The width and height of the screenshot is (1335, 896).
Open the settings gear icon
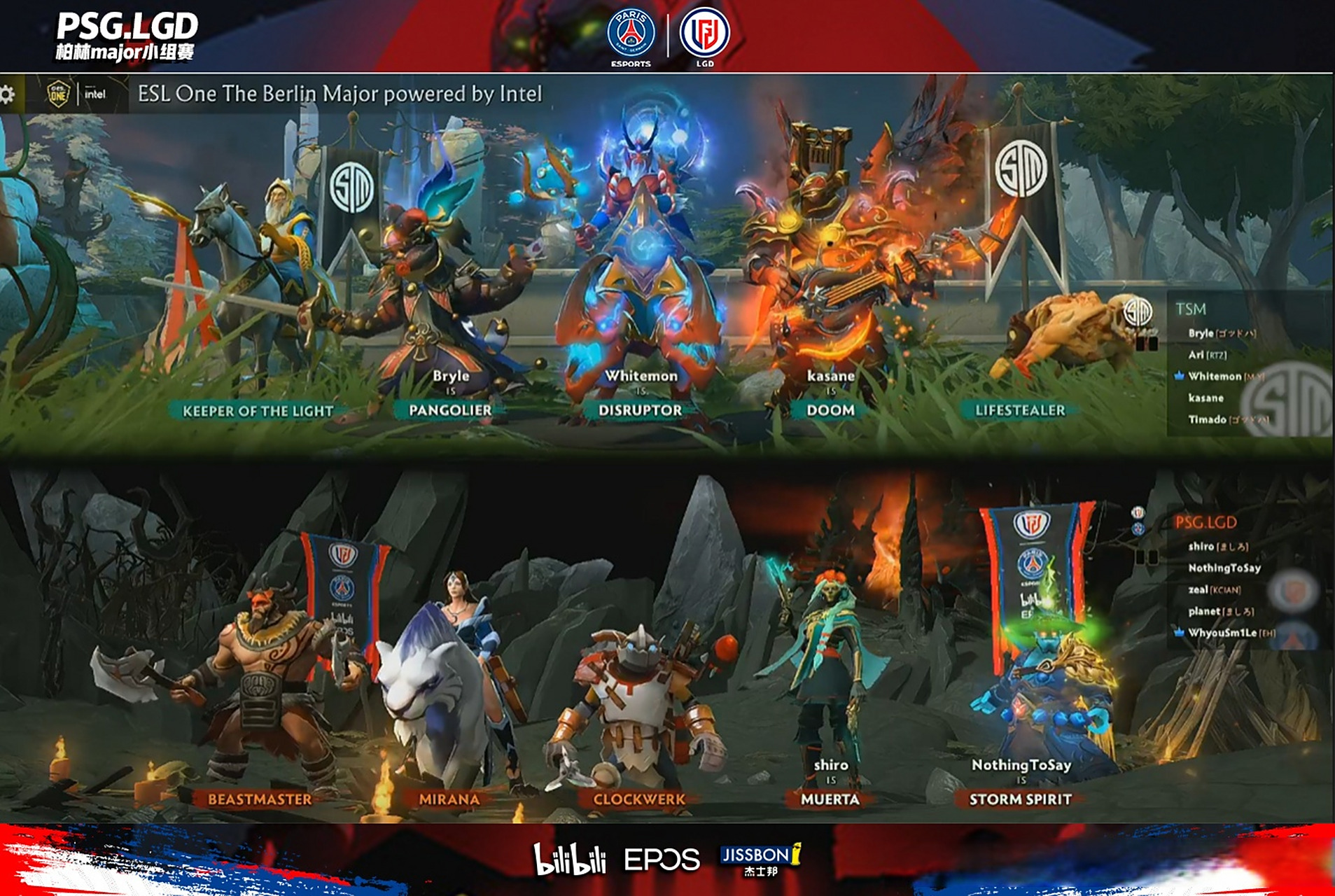(7, 94)
